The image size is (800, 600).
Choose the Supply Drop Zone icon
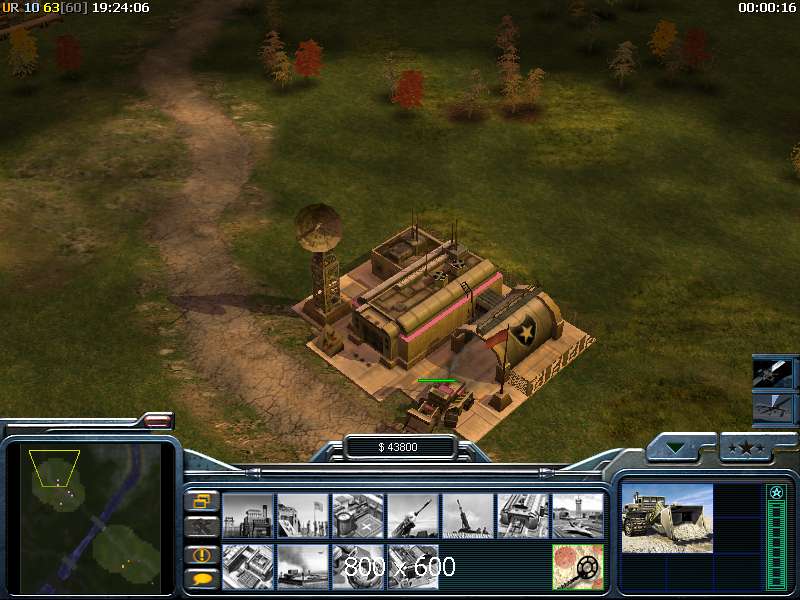pos(303,566)
